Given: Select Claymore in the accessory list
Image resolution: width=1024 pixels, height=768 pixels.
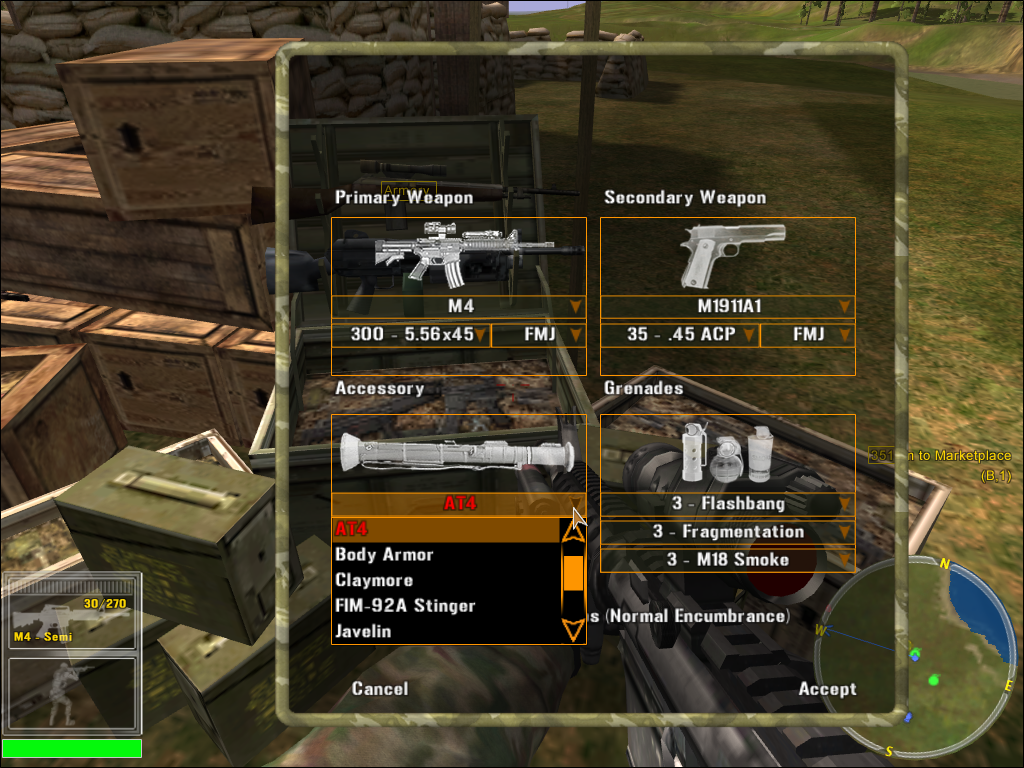Looking at the screenshot, I should (x=374, y=581).
